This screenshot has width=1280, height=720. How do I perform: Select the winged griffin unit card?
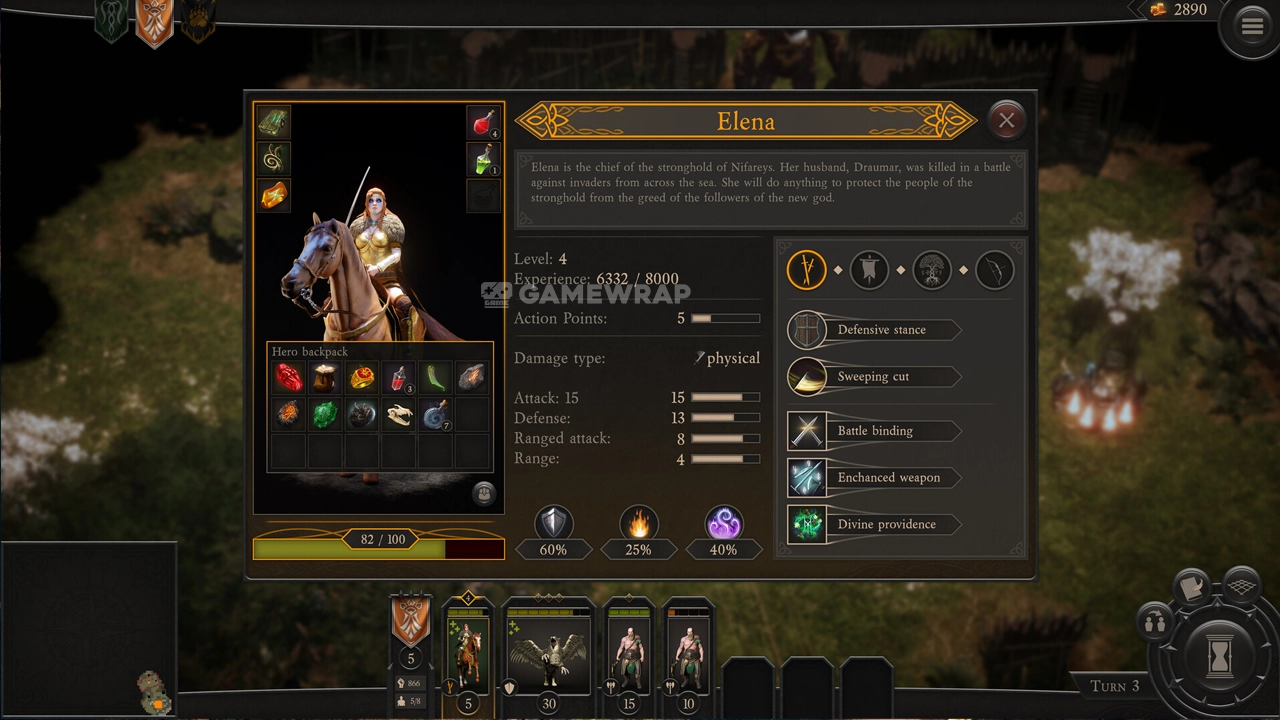548,655
